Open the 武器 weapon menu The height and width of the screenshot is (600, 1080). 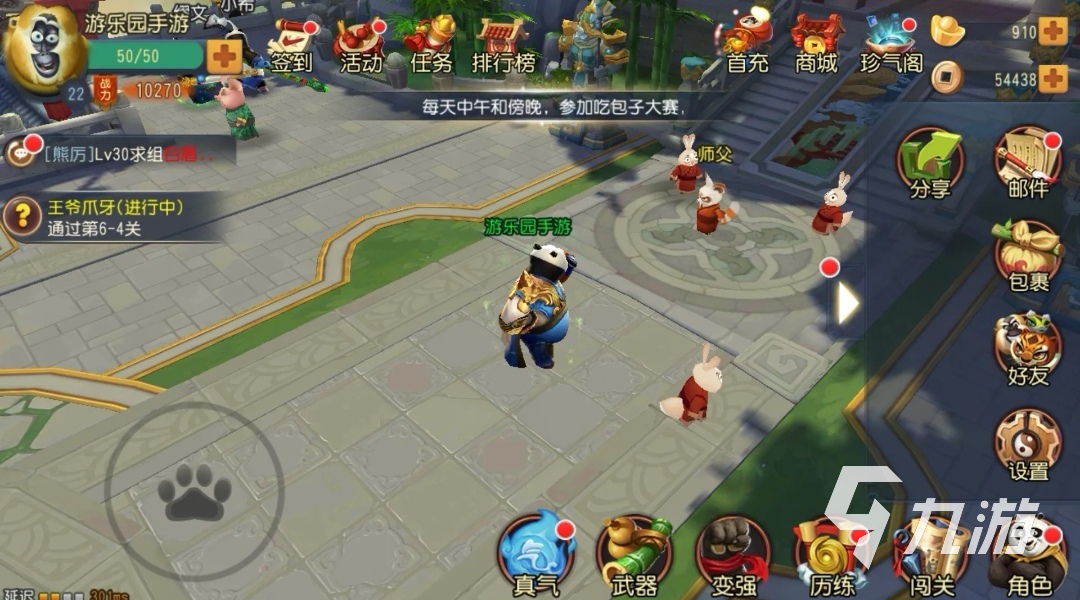point(633,556)
